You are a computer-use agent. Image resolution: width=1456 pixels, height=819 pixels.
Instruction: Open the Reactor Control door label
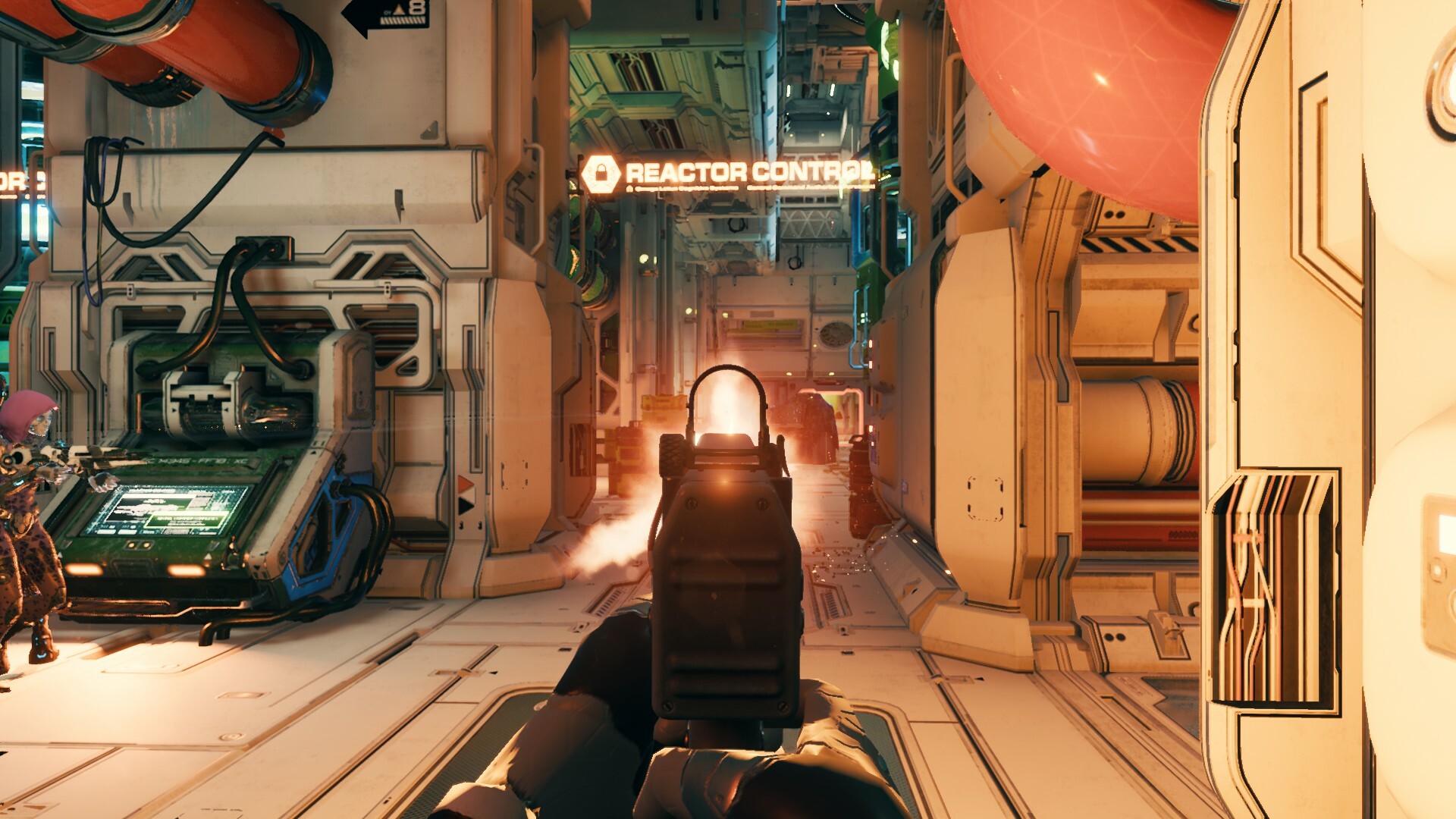[739, 171]
